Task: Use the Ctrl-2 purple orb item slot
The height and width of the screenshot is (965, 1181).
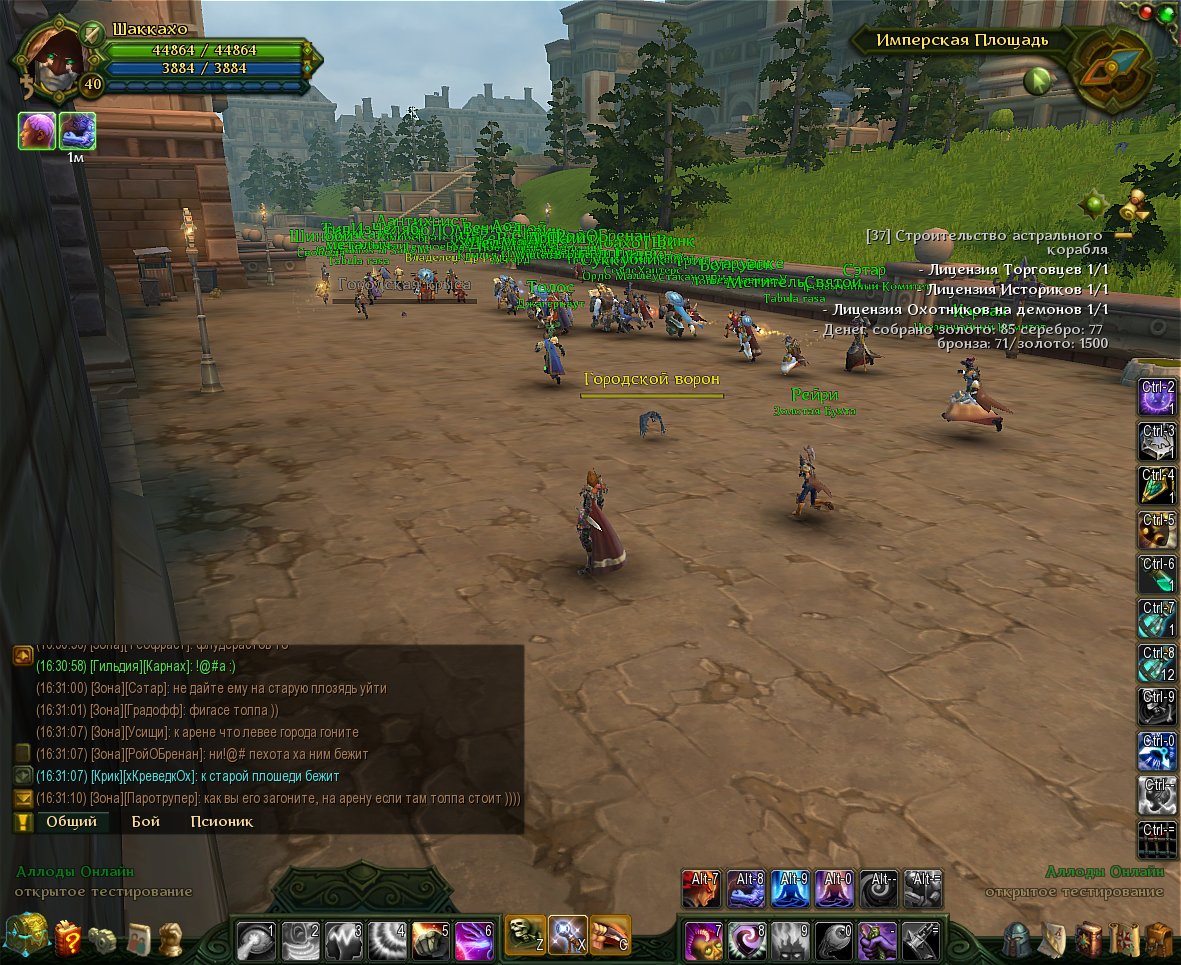Action: click(x=1157, y=398)
